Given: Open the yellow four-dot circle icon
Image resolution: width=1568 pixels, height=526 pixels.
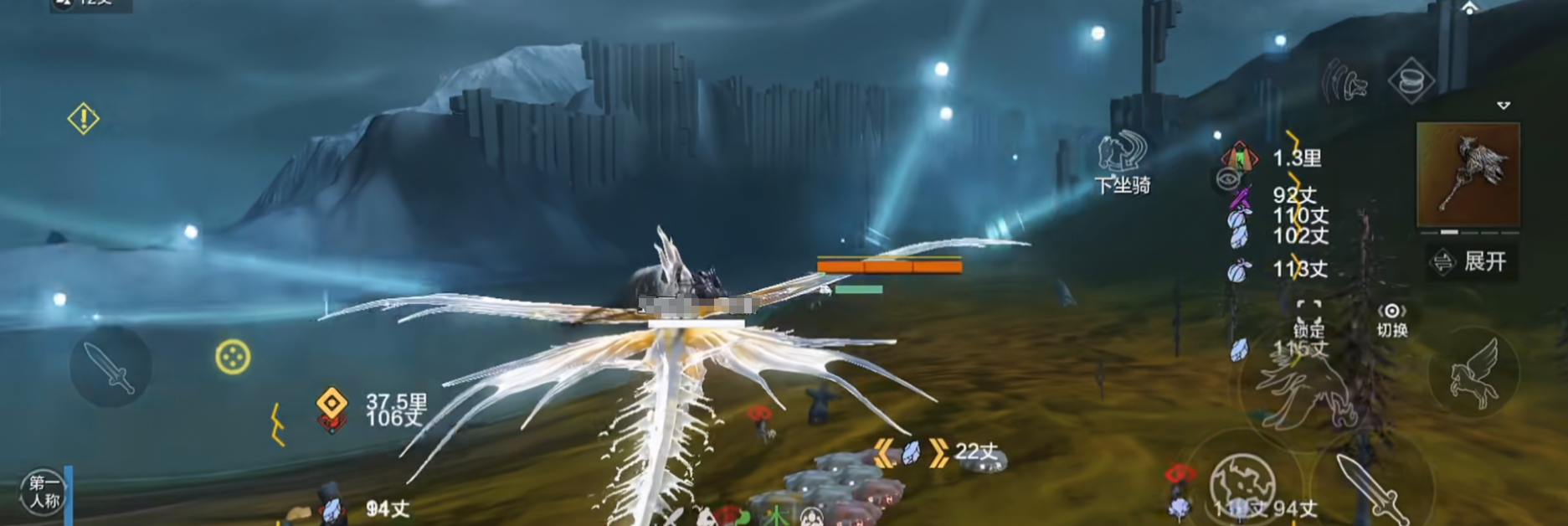Looking at the screenshot, I should click(232, 358).
